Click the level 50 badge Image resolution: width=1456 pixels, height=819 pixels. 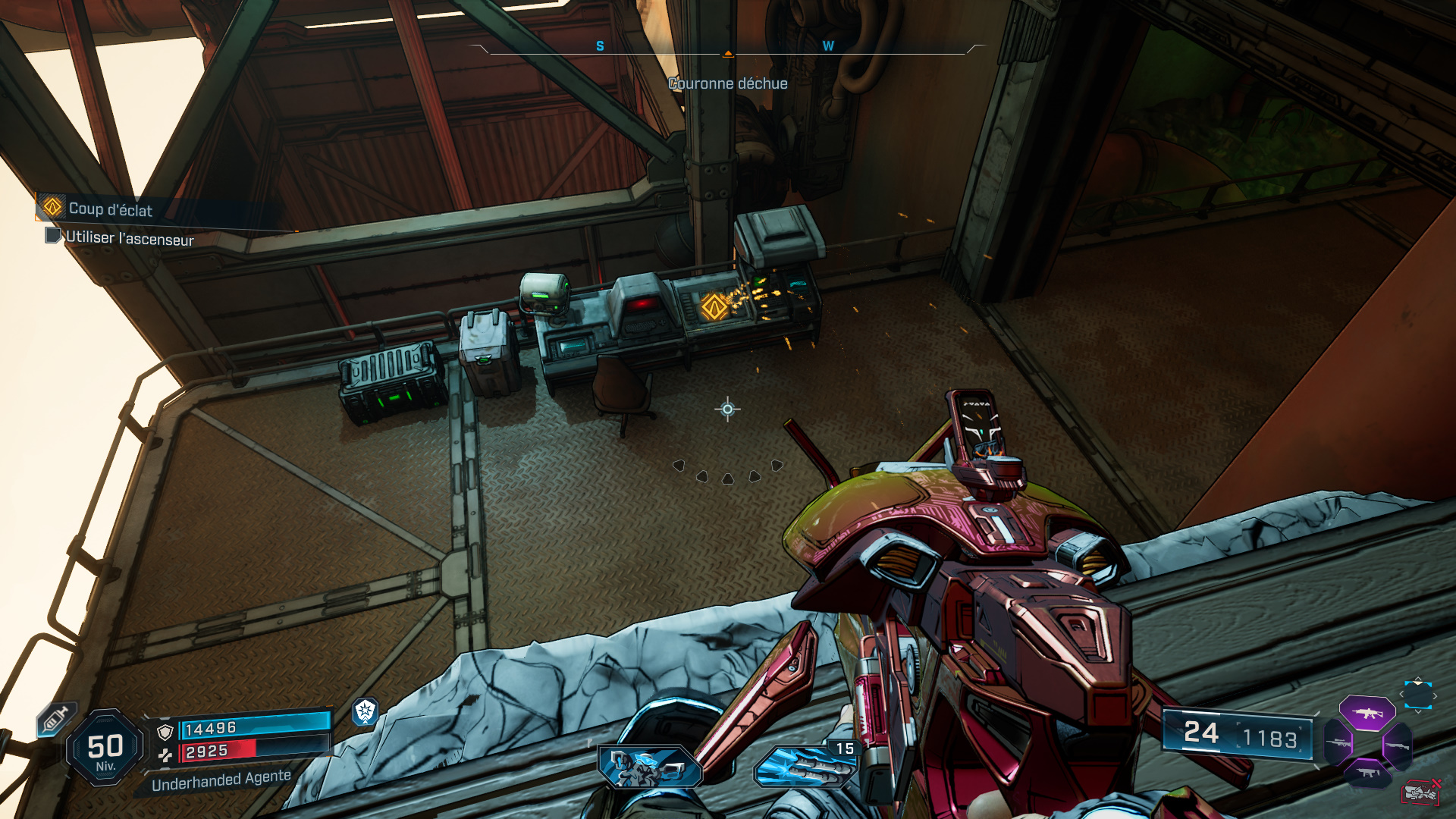click(105, 749)
